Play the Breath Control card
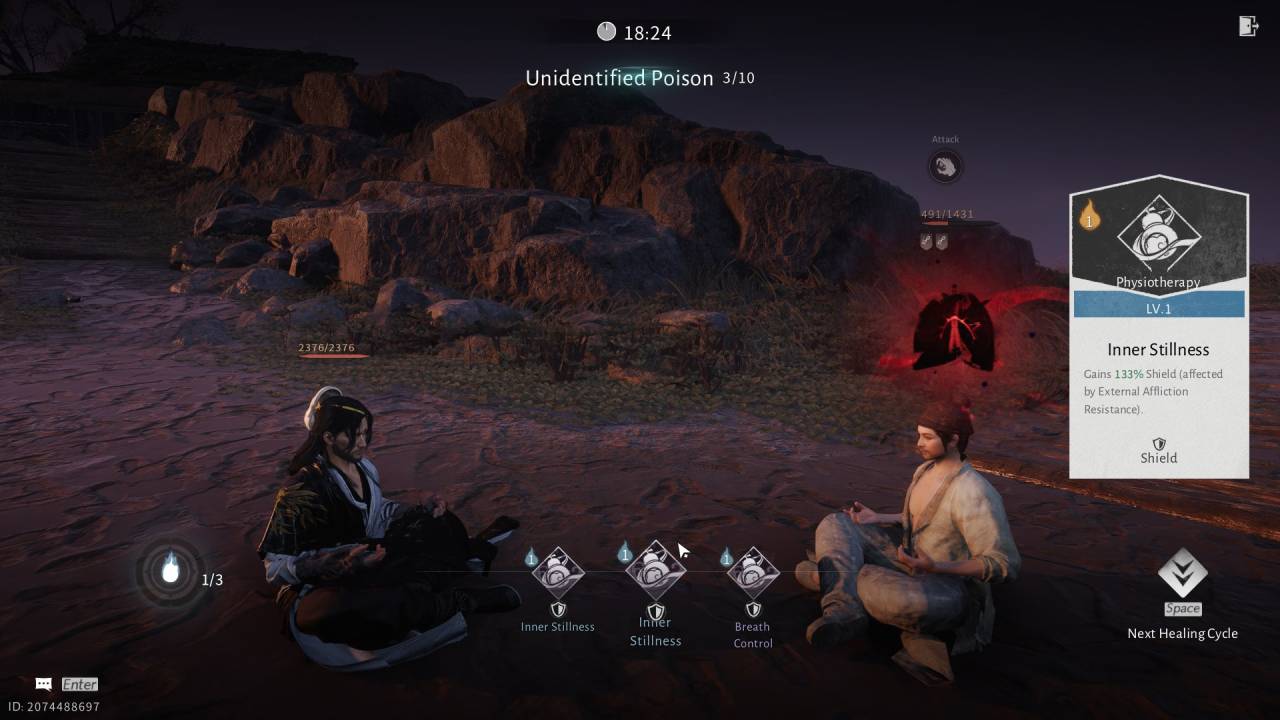Viewport: 1280px width, 720px height. (752, 574)
